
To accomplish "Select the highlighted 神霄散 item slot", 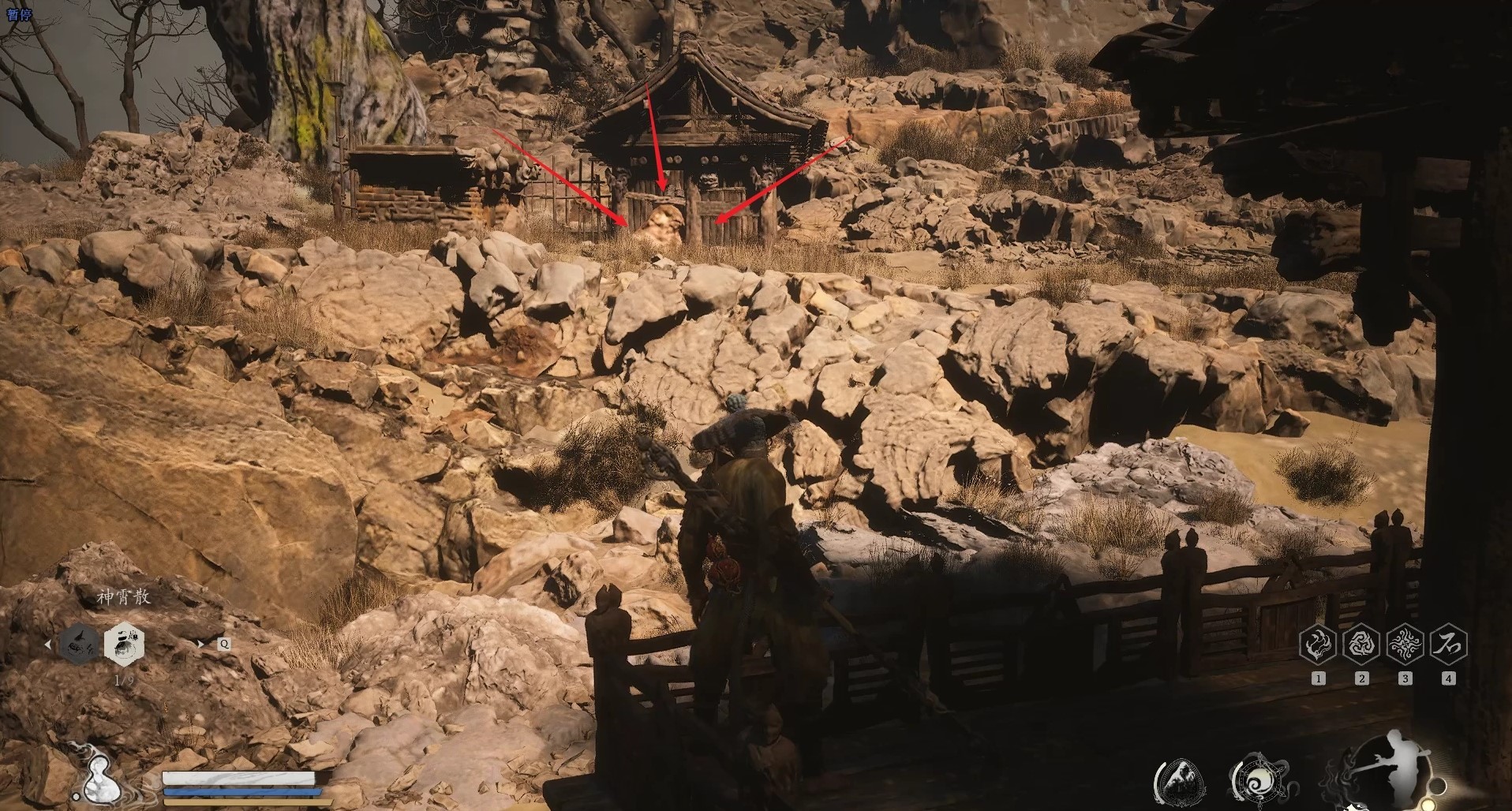I will pyautogui.click(x=123, y=642).
